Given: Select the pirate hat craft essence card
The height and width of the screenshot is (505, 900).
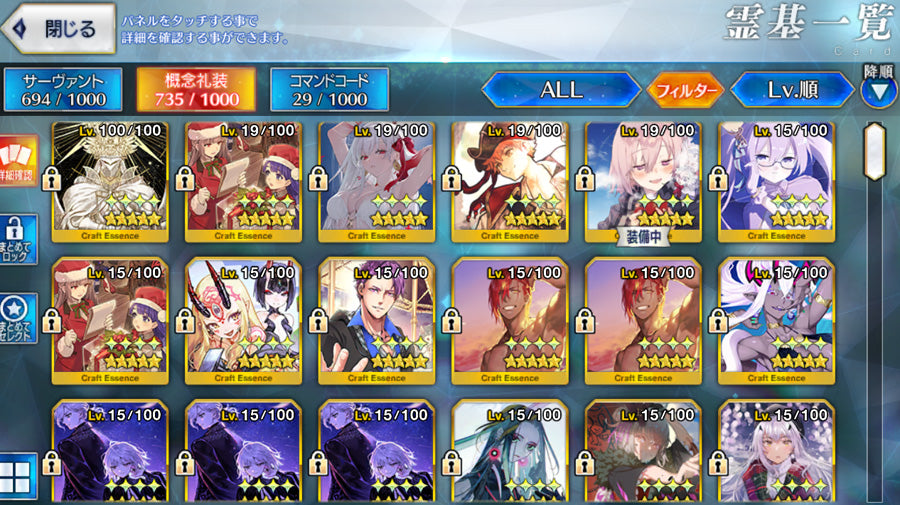Looking at the screenshot, I should pyautogui.click(x=510, y=180).
